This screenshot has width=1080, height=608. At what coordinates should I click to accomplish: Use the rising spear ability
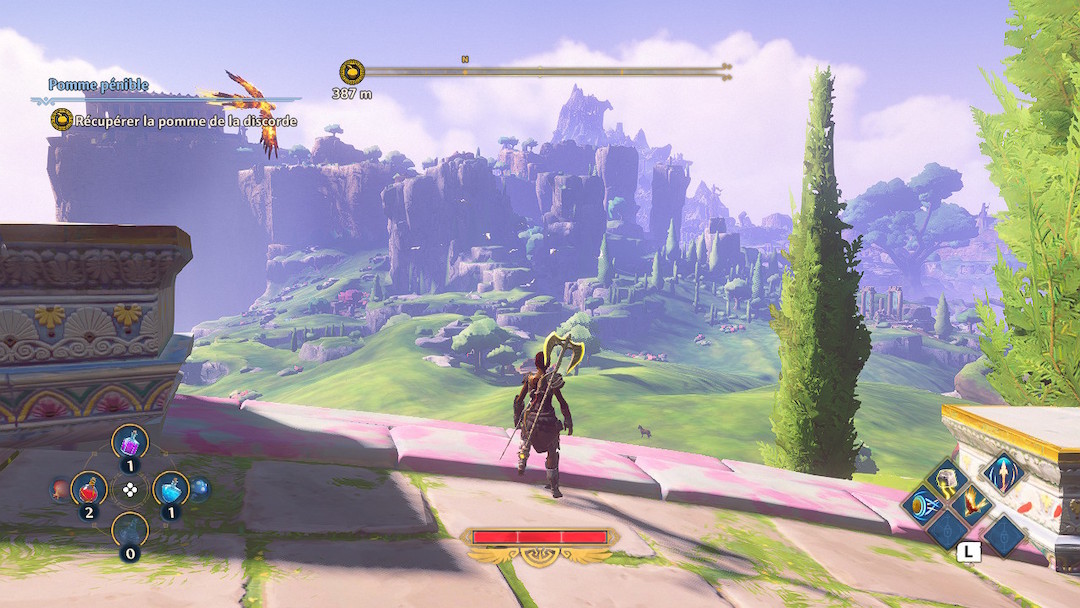coord(1003,473)
